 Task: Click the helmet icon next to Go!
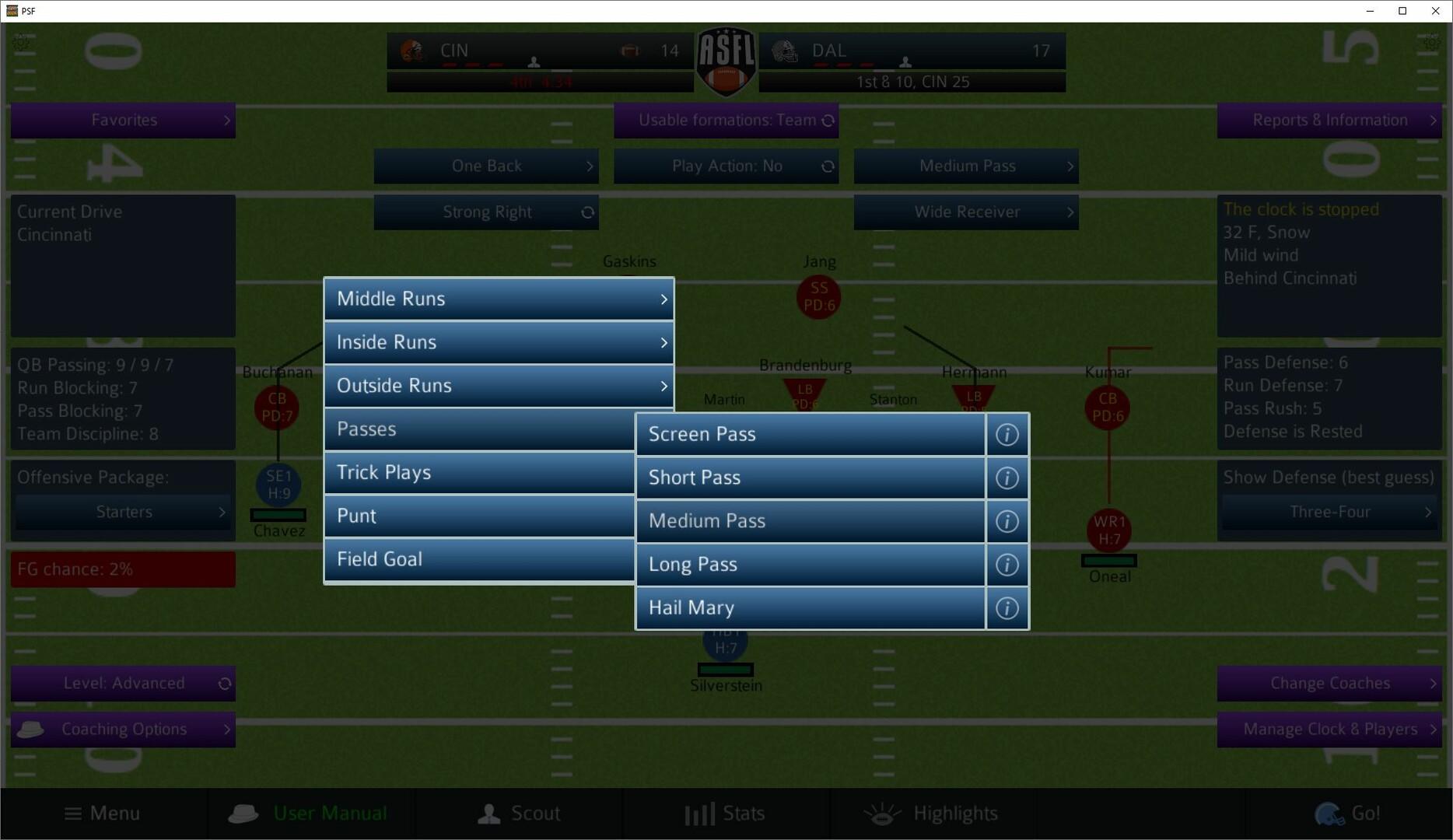coord(1328,813)
